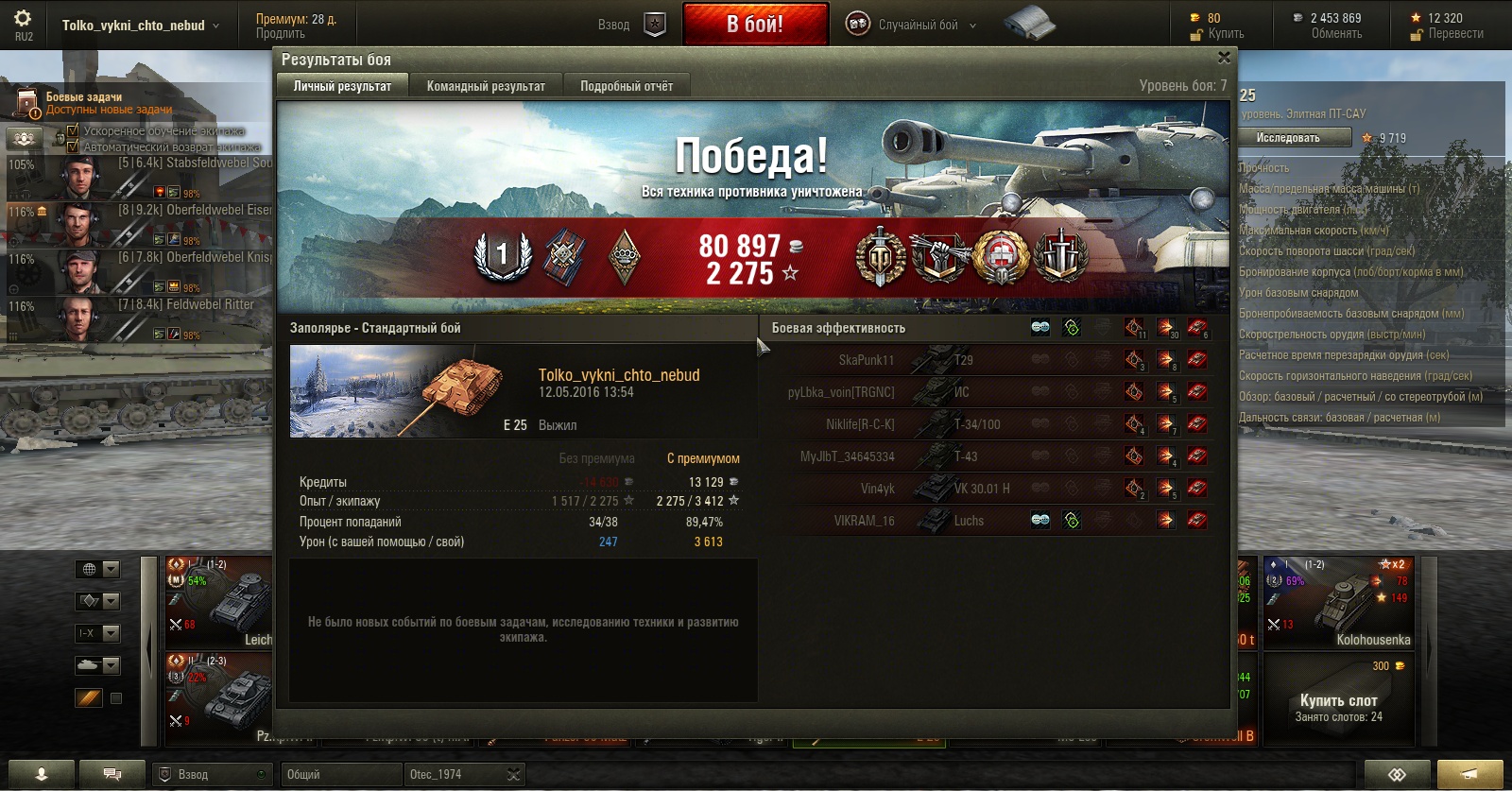
Task: Purchase a new slot via Купить слот
Action: (x=1338, y=701)
